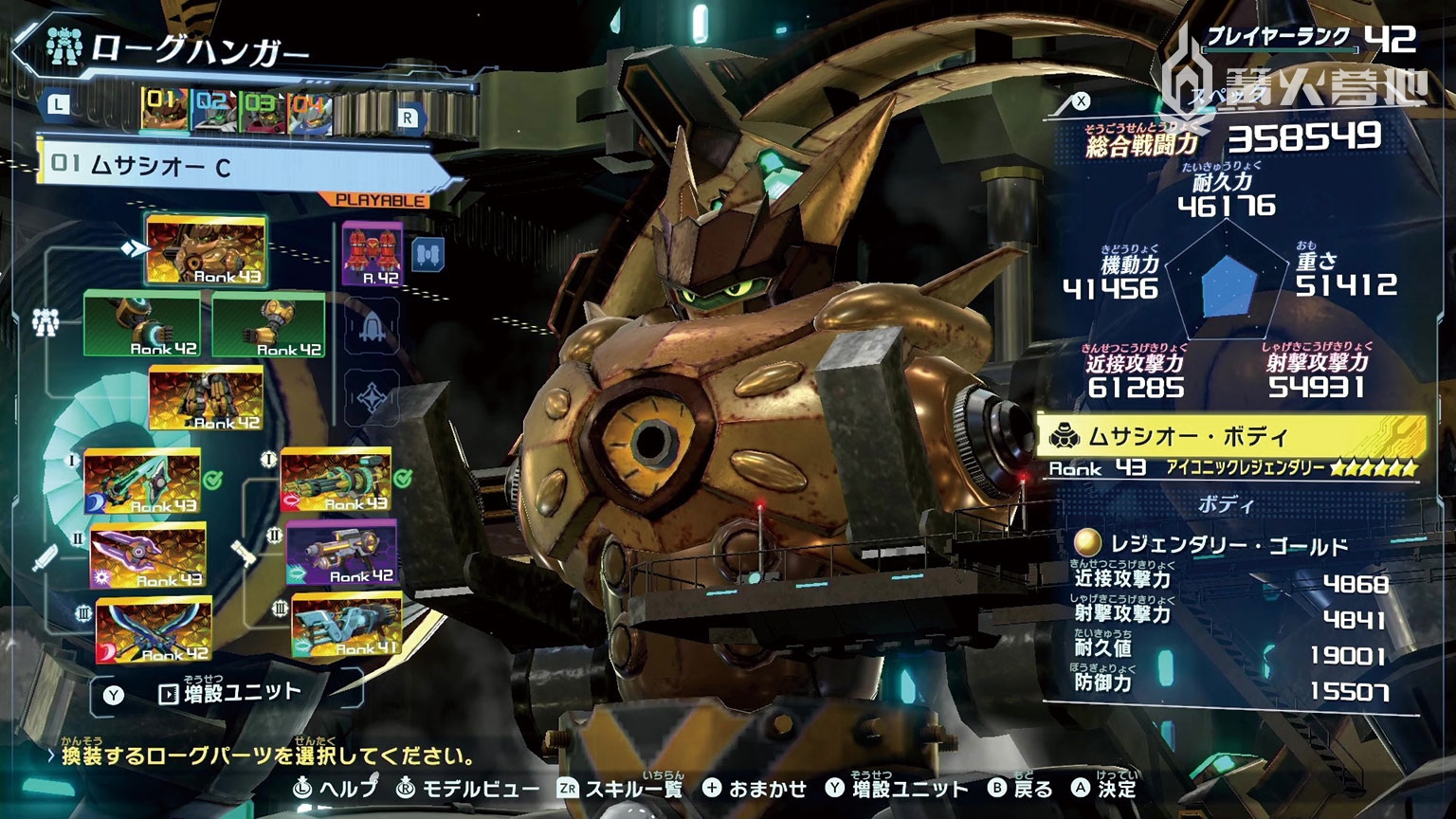Select rogue loadout tab 01
This screenshot has height=819, width=1456.
pyautogui.click(x=162, y=108)
